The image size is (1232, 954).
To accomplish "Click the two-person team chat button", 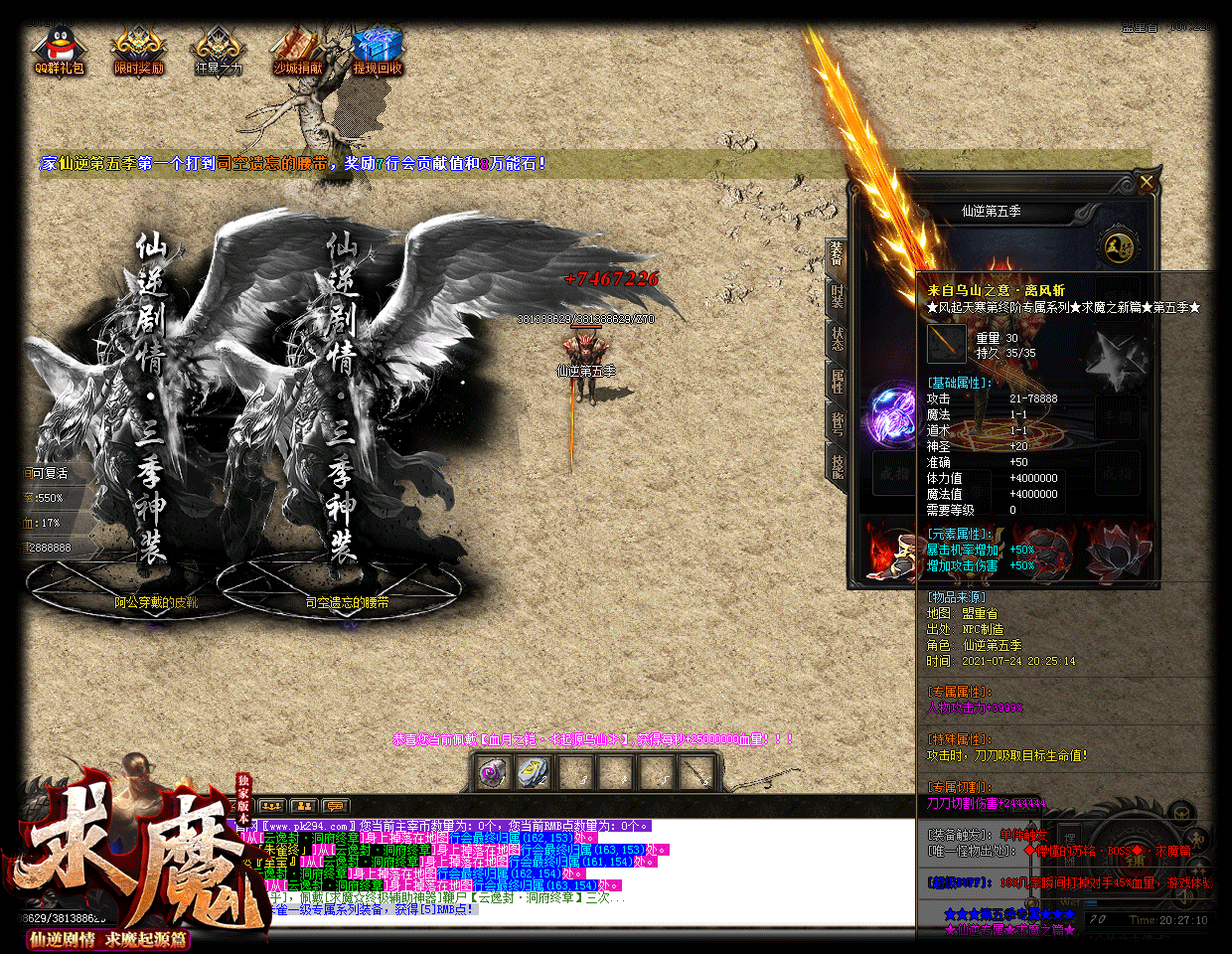I will pyautogui.click(x=303, y=806).
